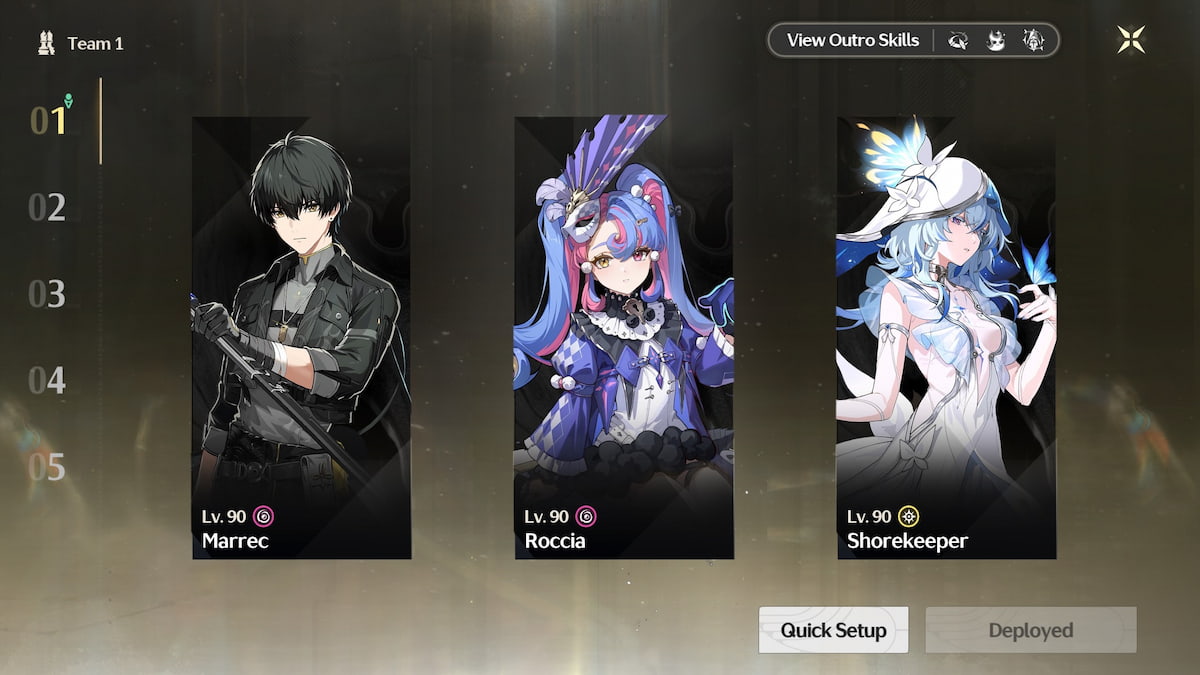
Task: Switch to team slot 03
Action: 47,294
